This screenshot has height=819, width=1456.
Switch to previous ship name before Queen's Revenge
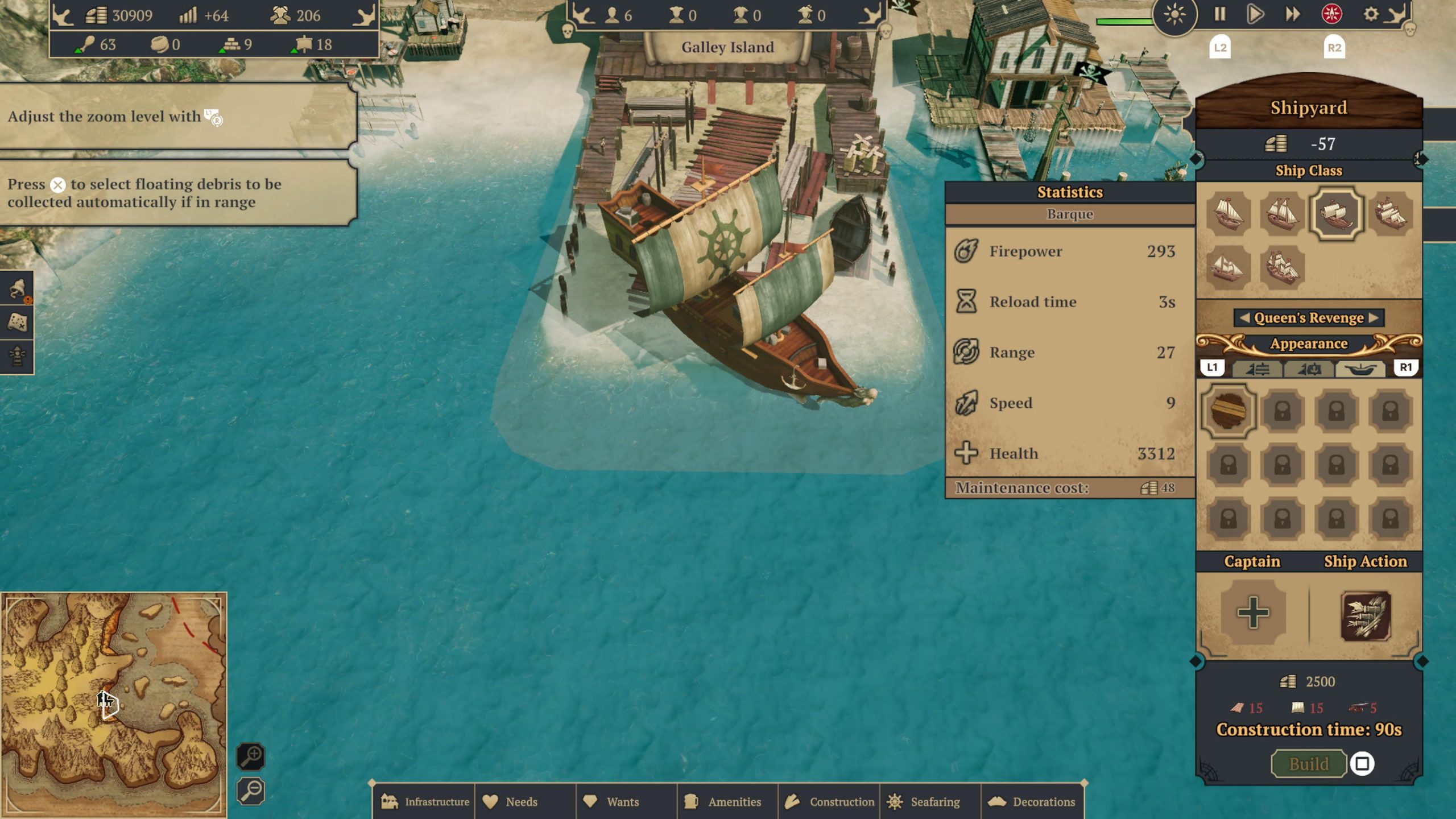[1244, 318]
